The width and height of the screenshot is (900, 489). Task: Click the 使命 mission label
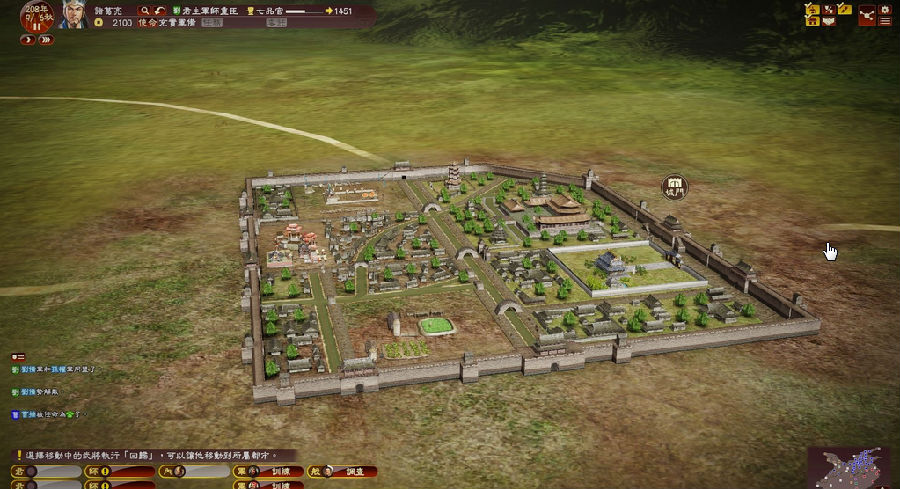click(x=147, y=22)
